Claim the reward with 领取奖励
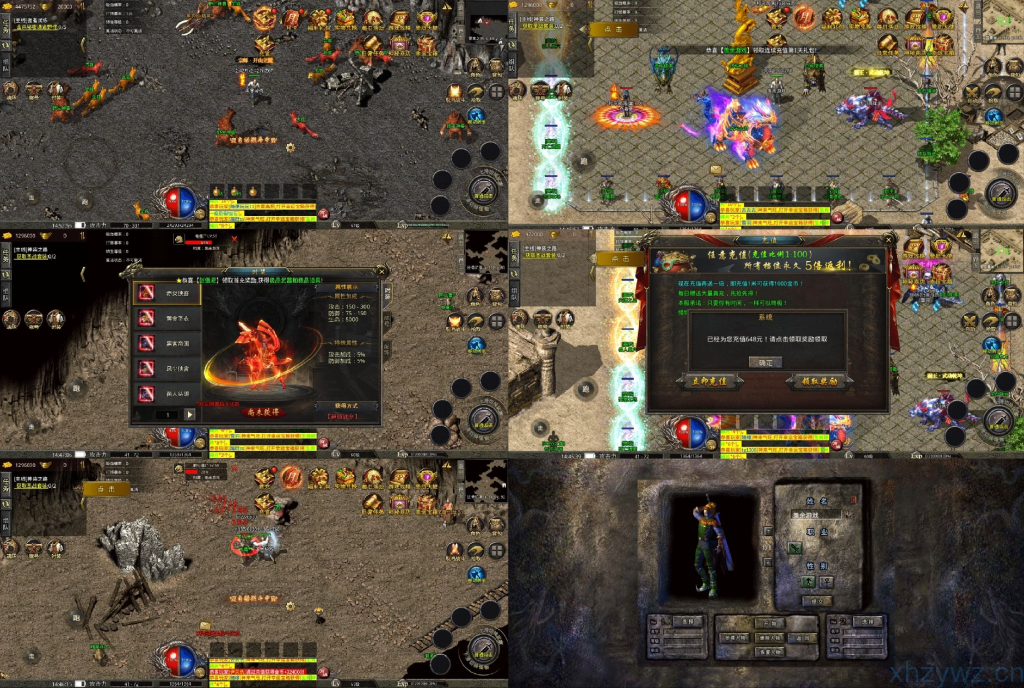The width and height of the screenshot is (1024, 688). 819,381
